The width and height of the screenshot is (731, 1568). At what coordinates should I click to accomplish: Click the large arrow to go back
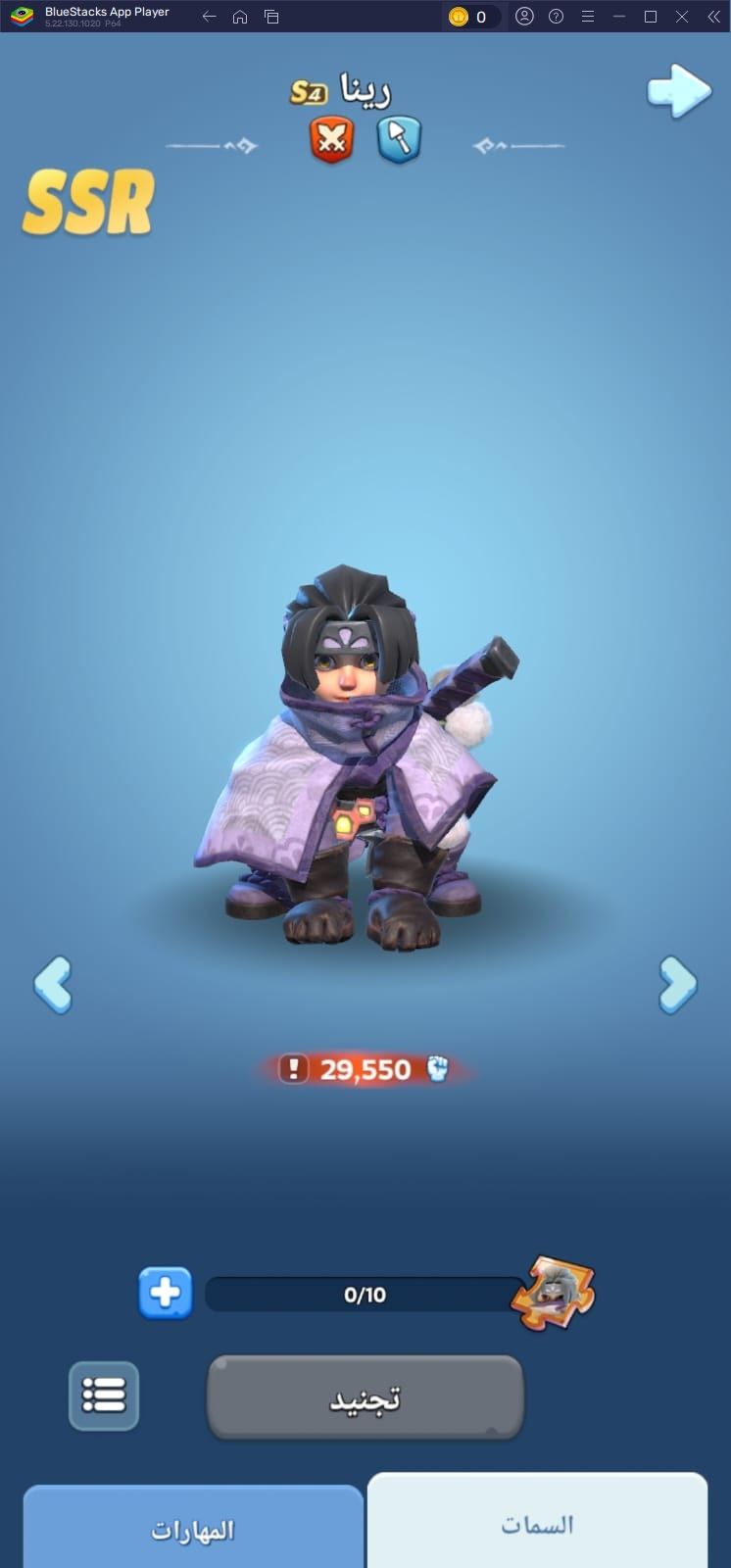pos(678,92)
